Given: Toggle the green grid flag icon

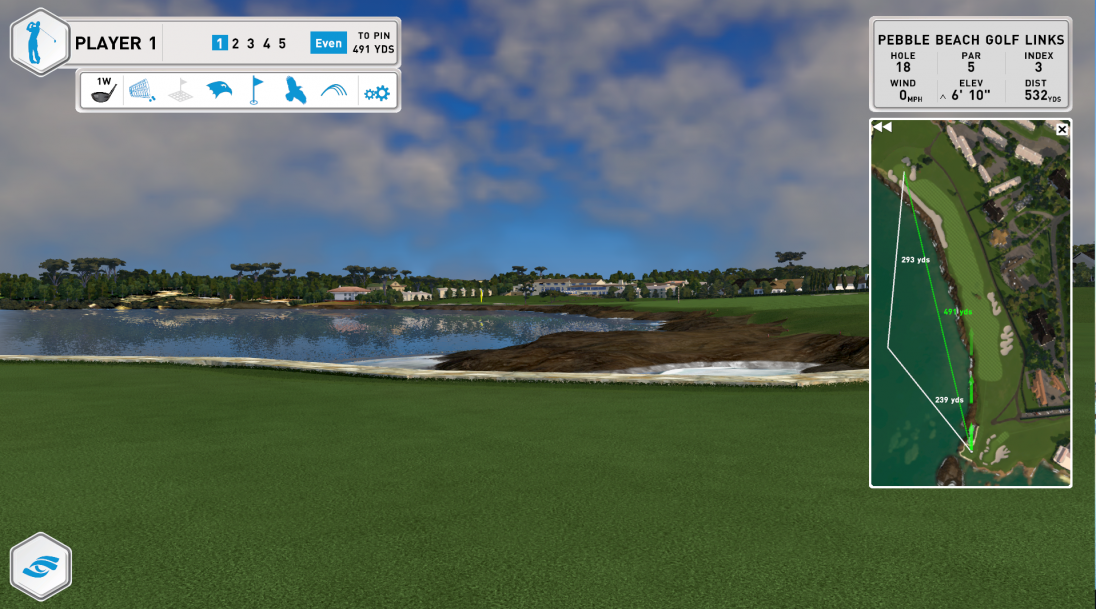Looking at the screenshot, I should (181, 92).
